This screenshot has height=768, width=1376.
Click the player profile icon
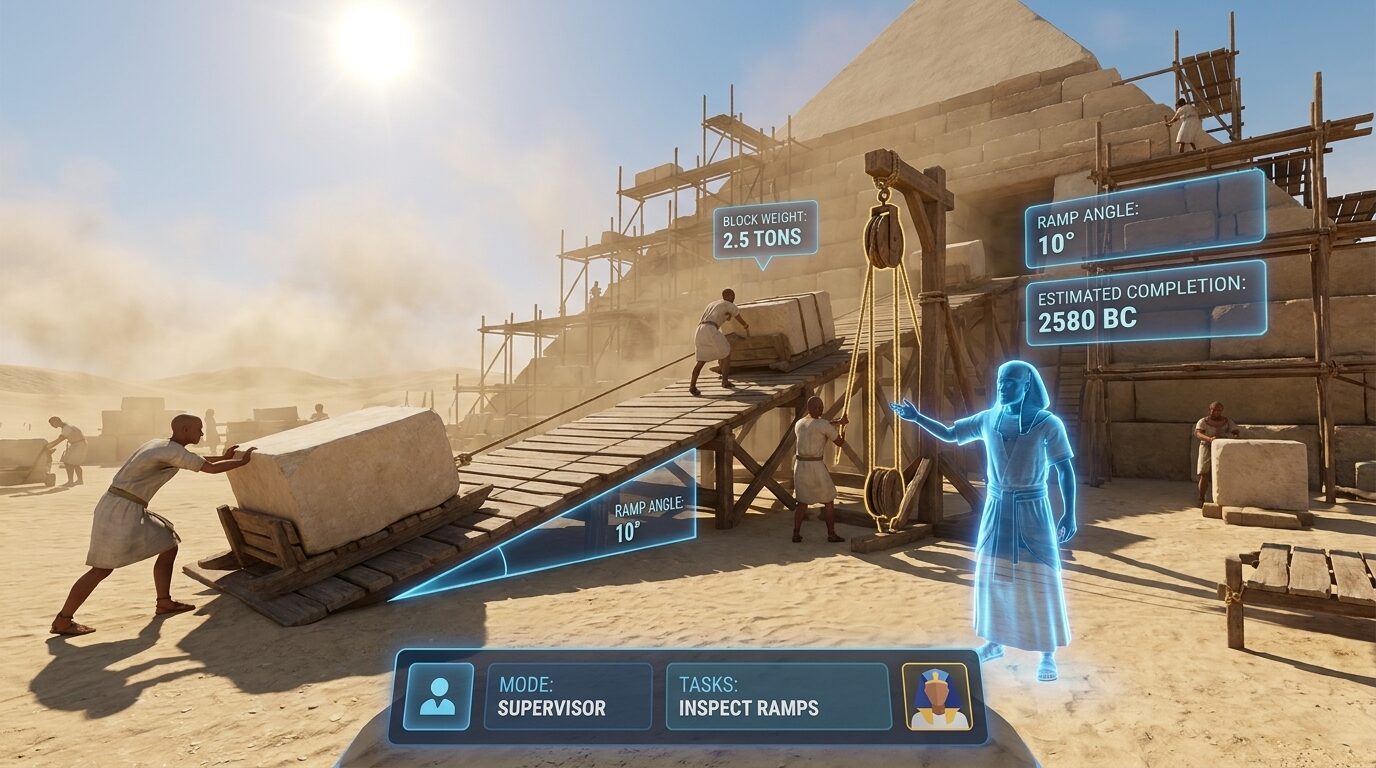[x=438, y=696]
